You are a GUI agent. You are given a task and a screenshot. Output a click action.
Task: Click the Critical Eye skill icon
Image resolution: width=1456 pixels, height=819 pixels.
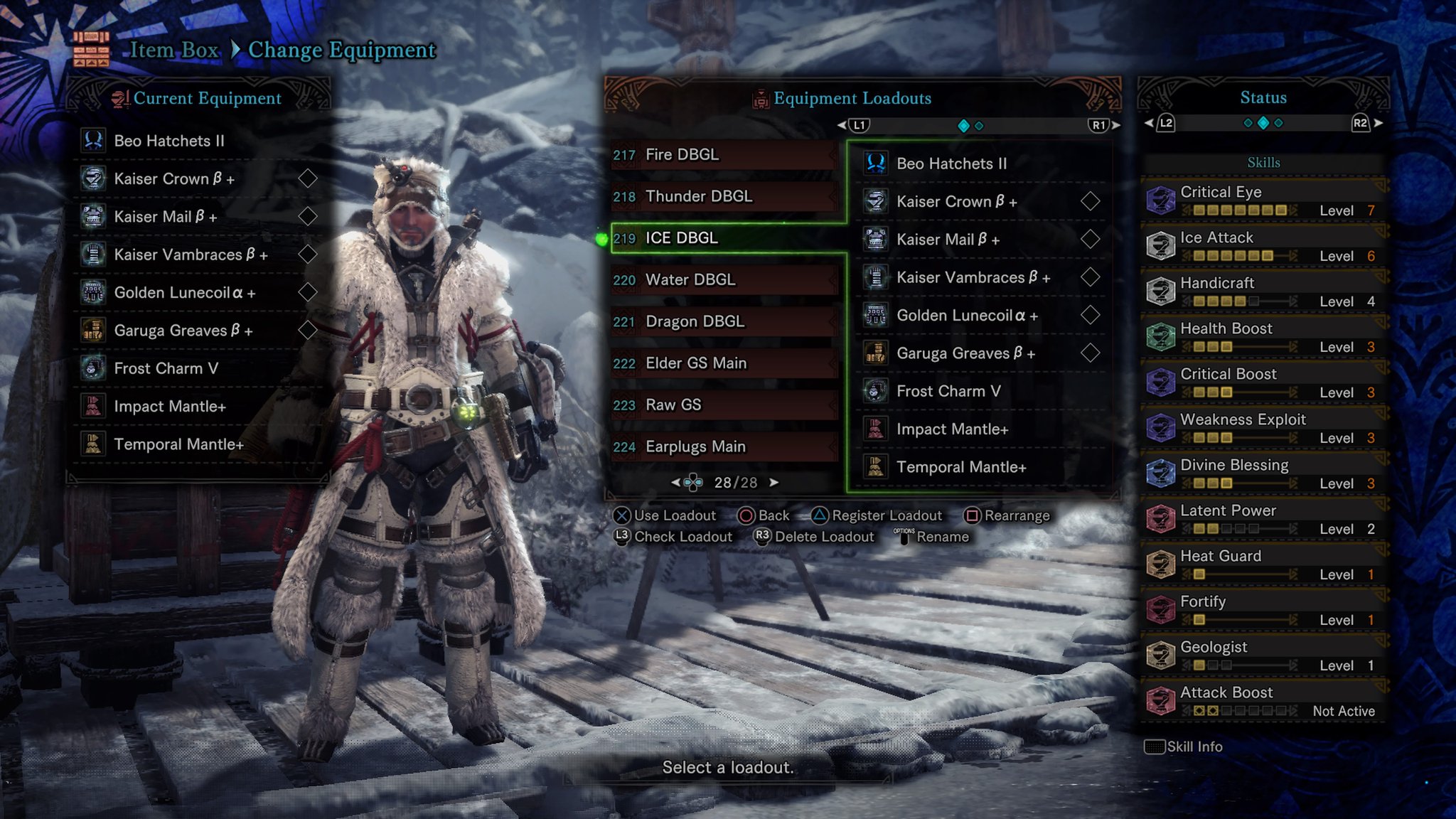[1162, 199]
